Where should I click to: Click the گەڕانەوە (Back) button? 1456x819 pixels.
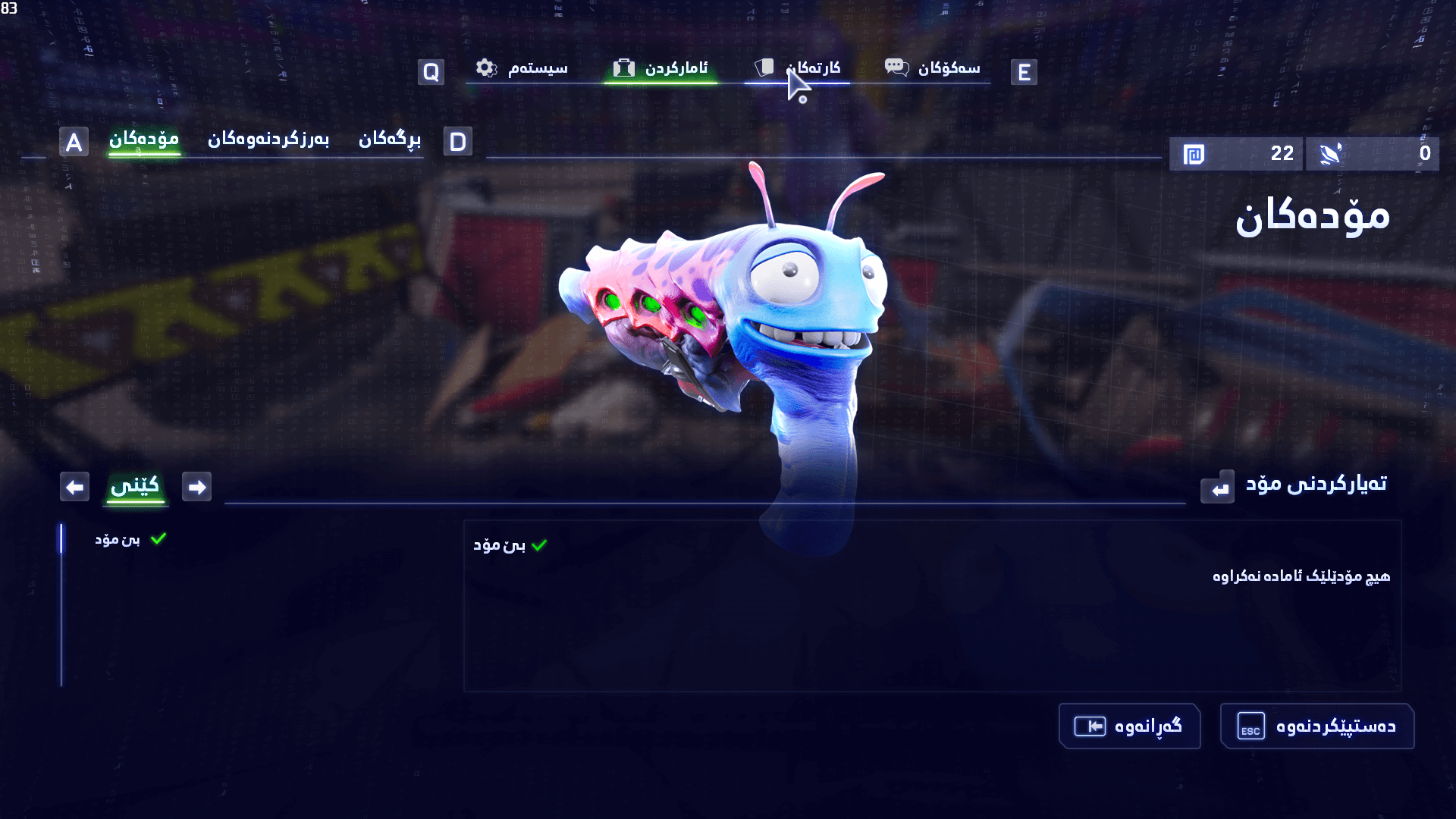[x=1129, y=726]
